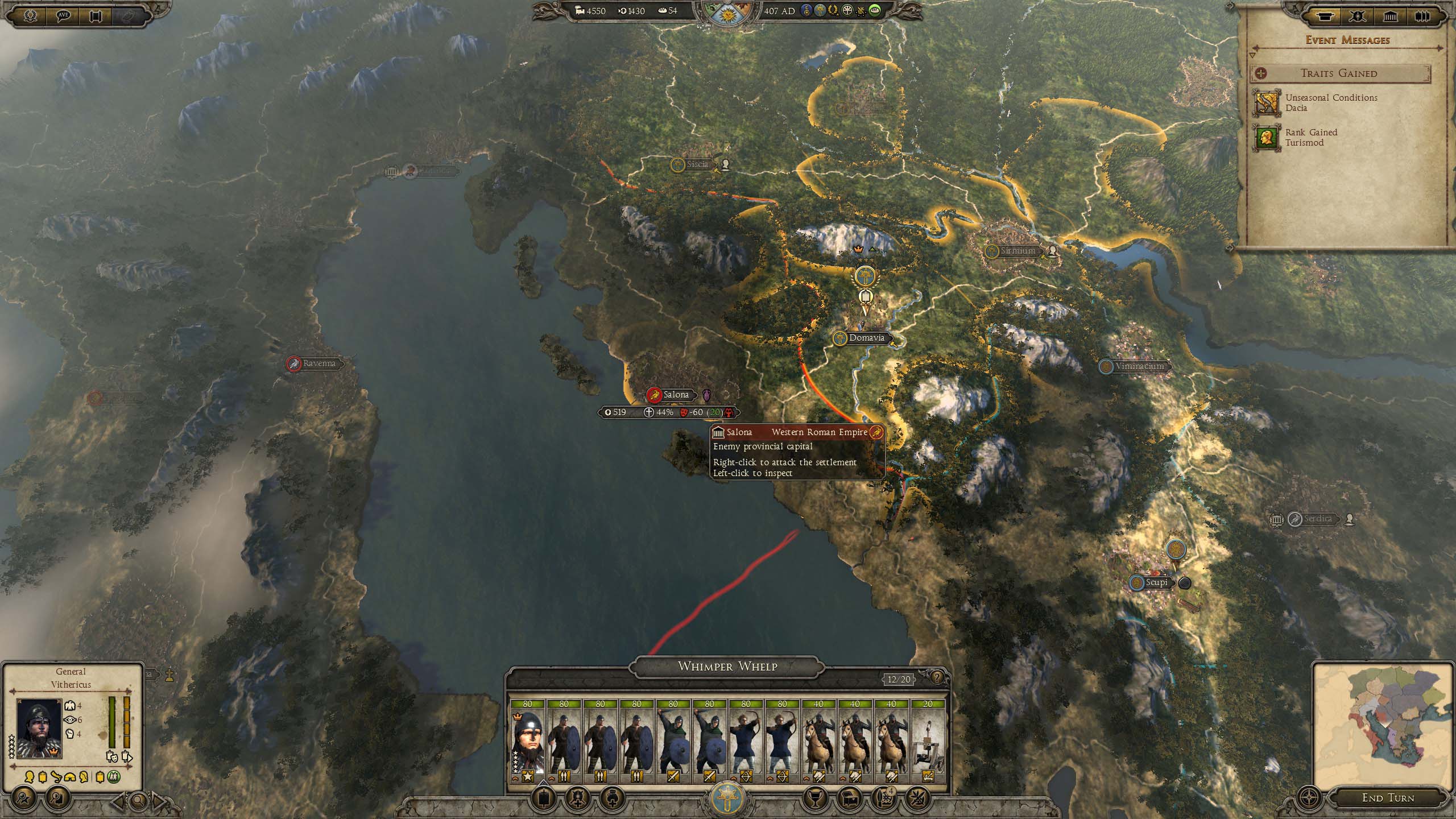The image size is (1456, 819).
Task: Expand the Traits Gained message group
Action: (x=1339, y=73)
